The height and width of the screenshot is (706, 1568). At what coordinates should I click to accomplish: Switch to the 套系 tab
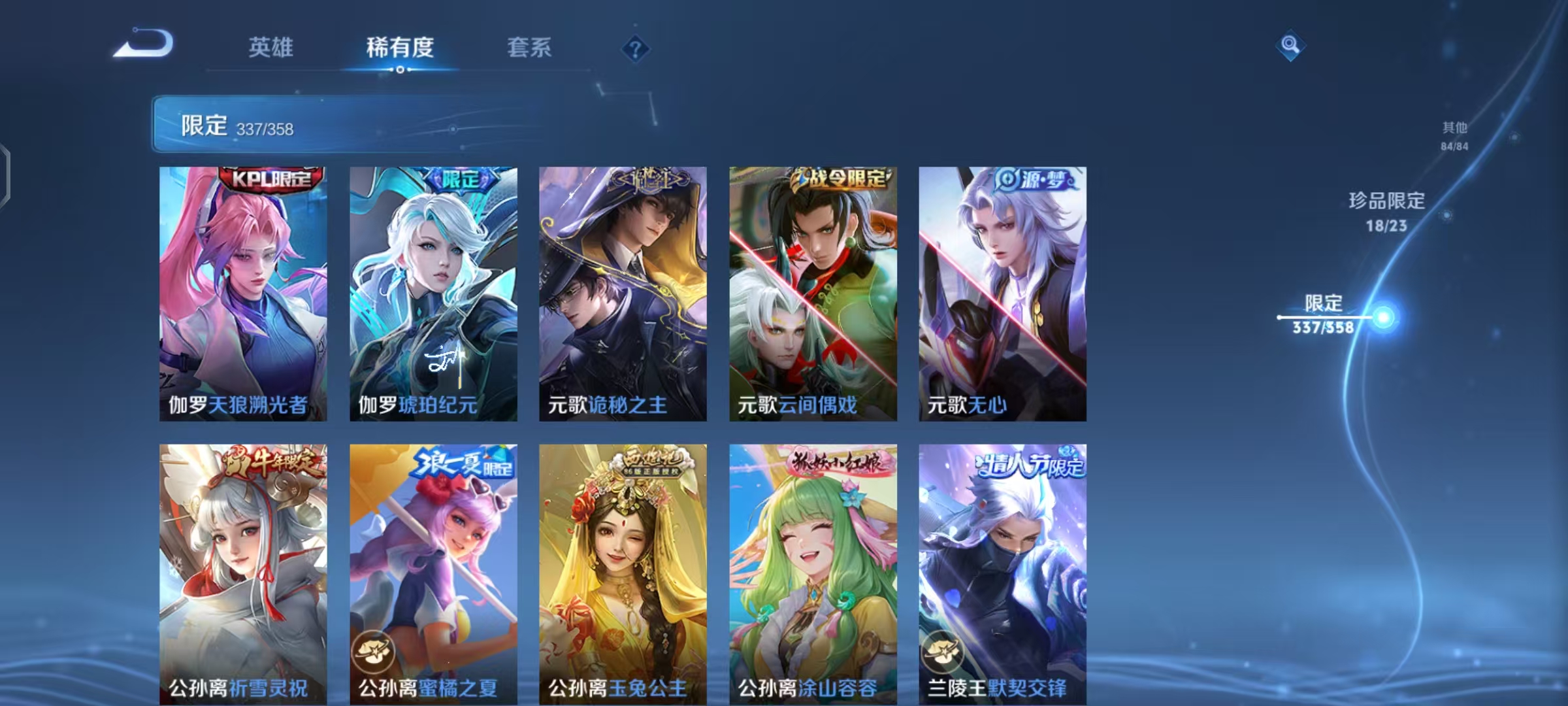tap(529, 48)
